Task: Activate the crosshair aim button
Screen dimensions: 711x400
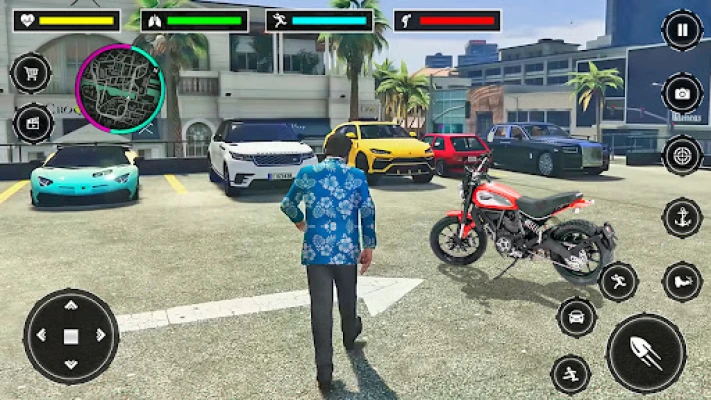Action: pyautogui.click(x=682, y=155)
